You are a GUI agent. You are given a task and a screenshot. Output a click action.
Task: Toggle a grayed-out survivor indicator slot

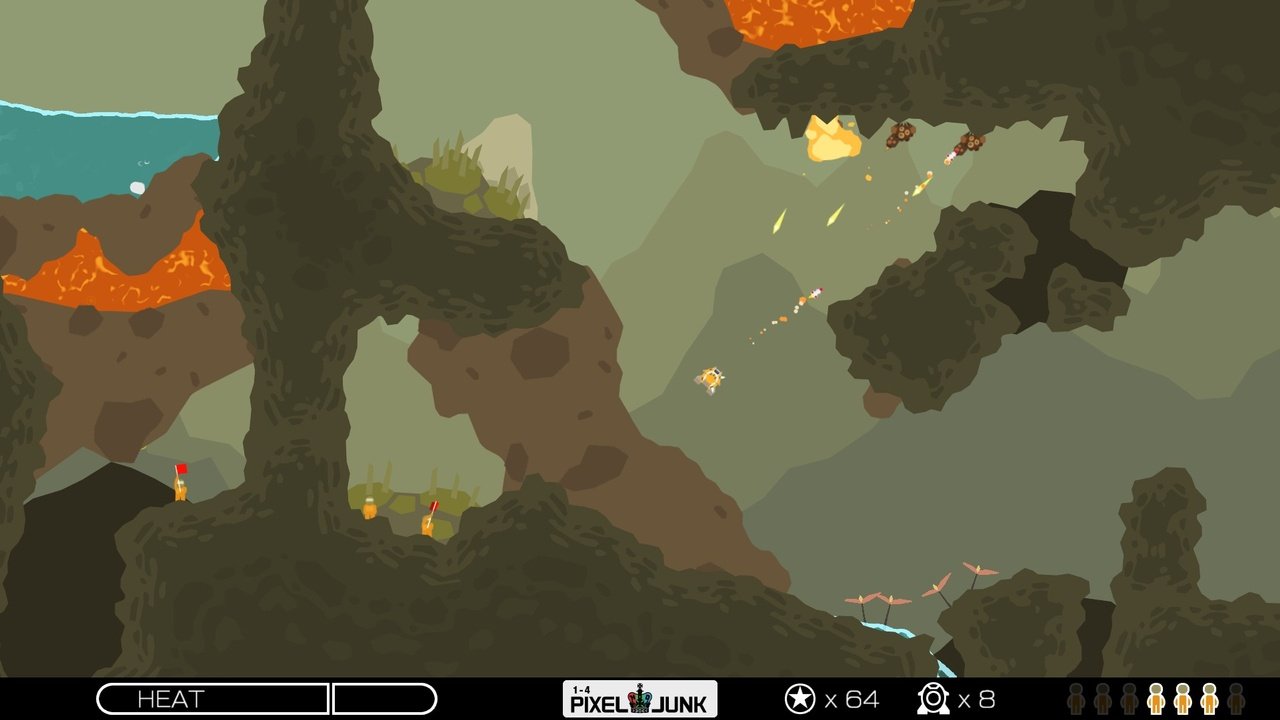point(1078,700)
